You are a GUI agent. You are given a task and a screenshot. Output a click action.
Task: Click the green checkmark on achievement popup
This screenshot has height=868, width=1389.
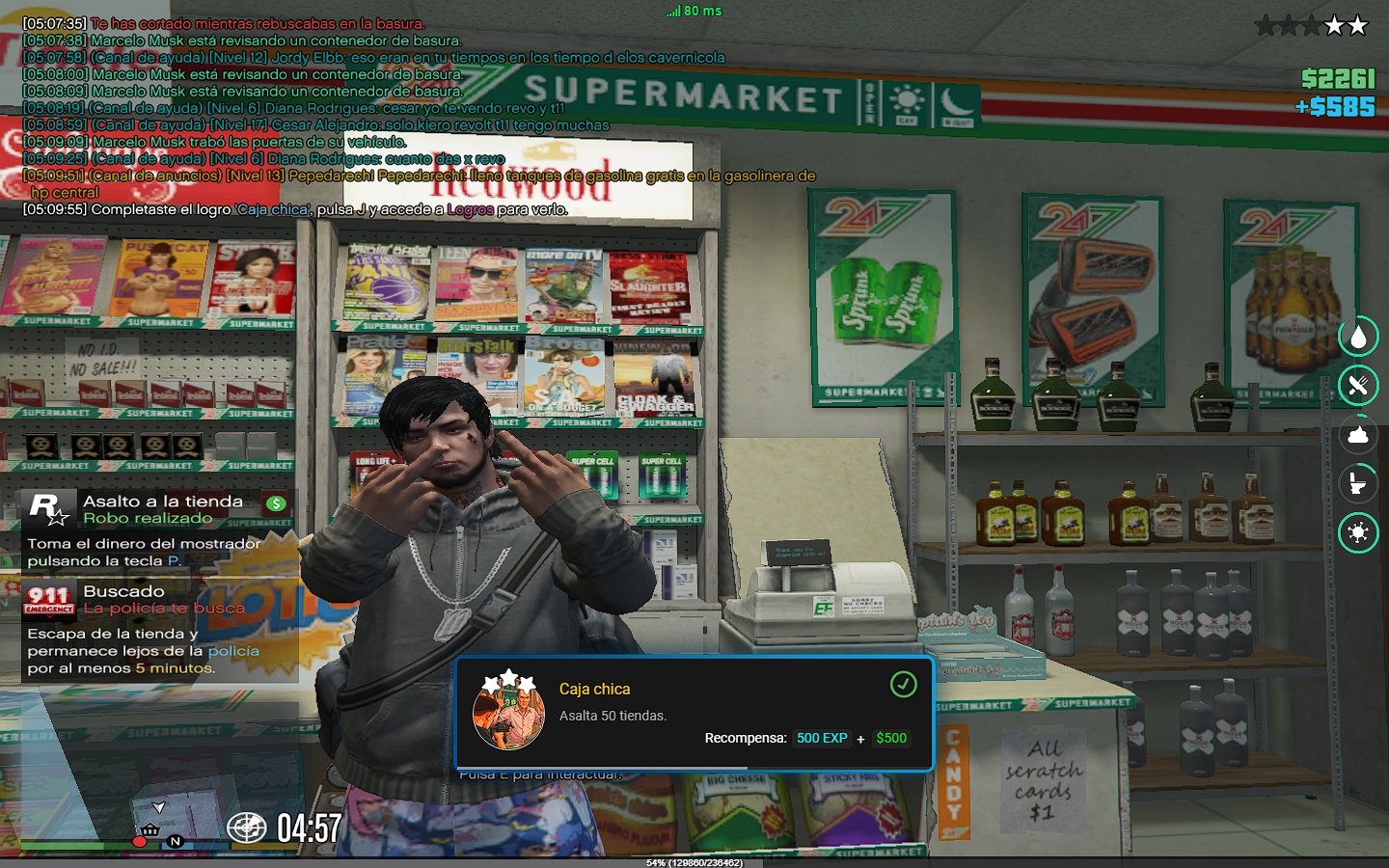point(903,685)
